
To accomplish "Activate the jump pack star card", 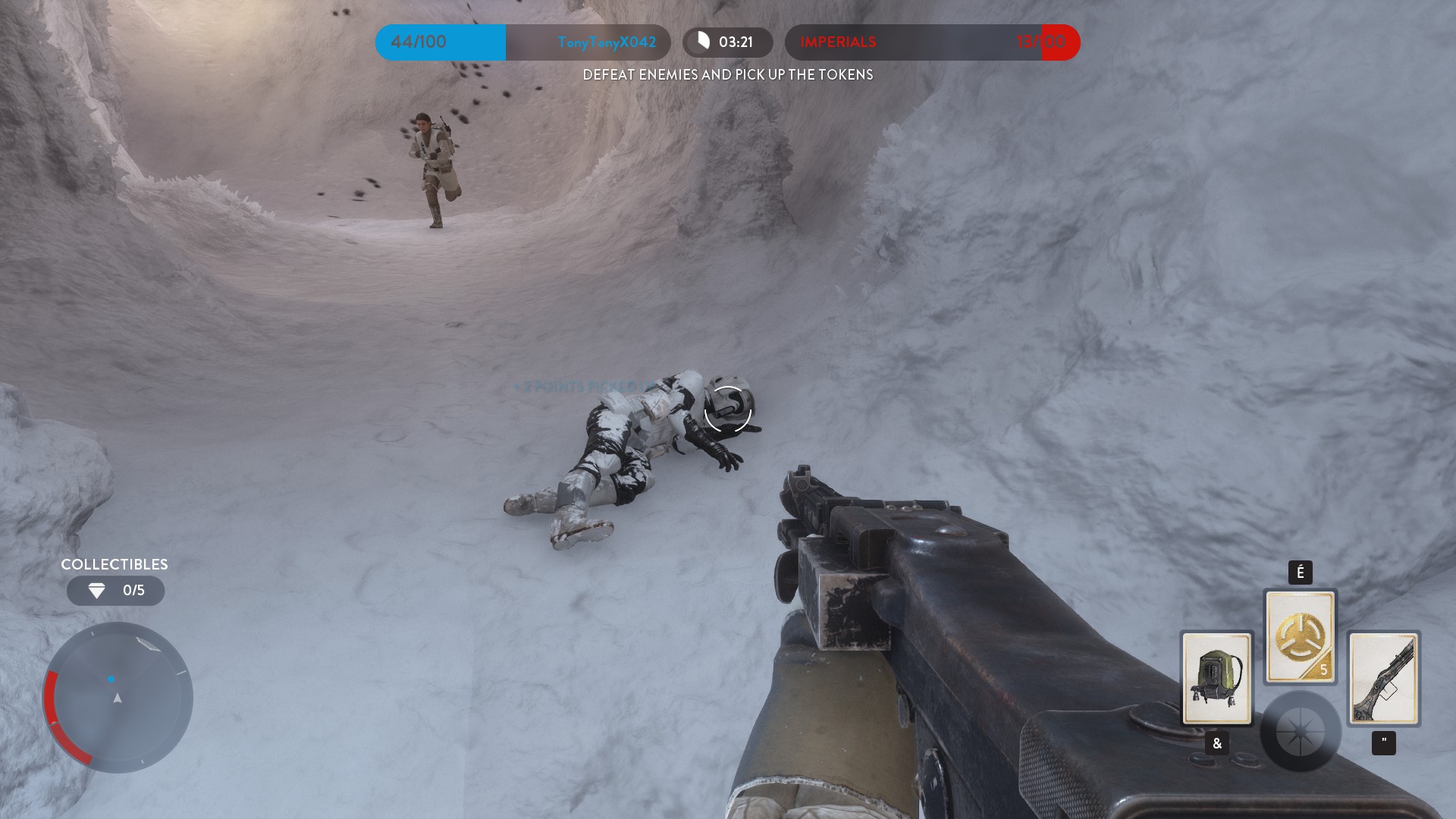I will pyautogui.click(x=1216, y=678).
